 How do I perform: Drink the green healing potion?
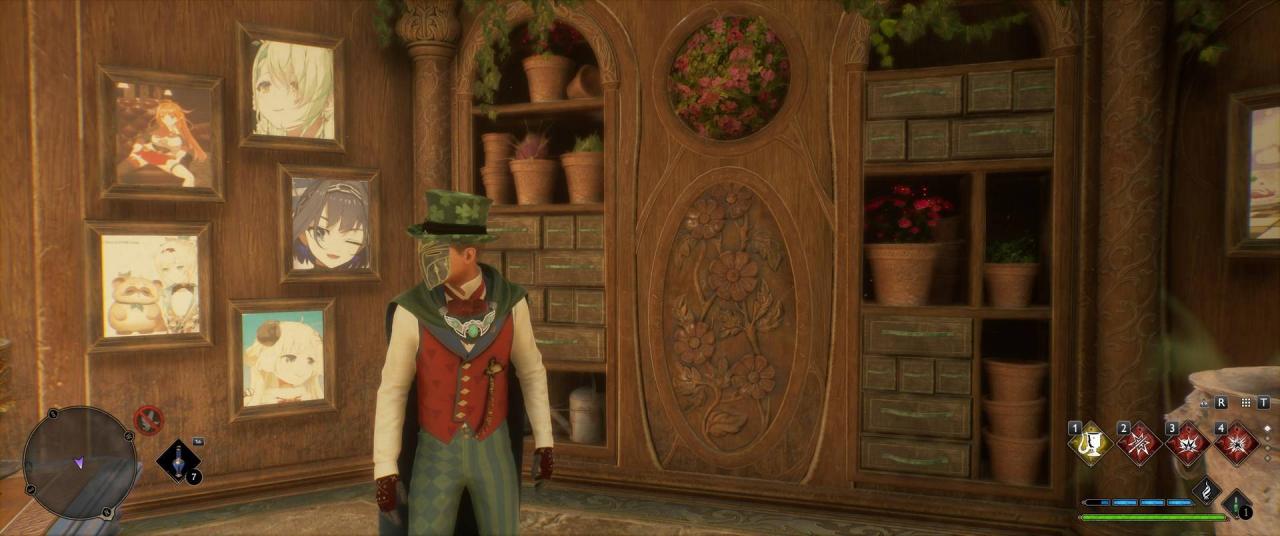pyautogui.click(x=1237, y=502)
